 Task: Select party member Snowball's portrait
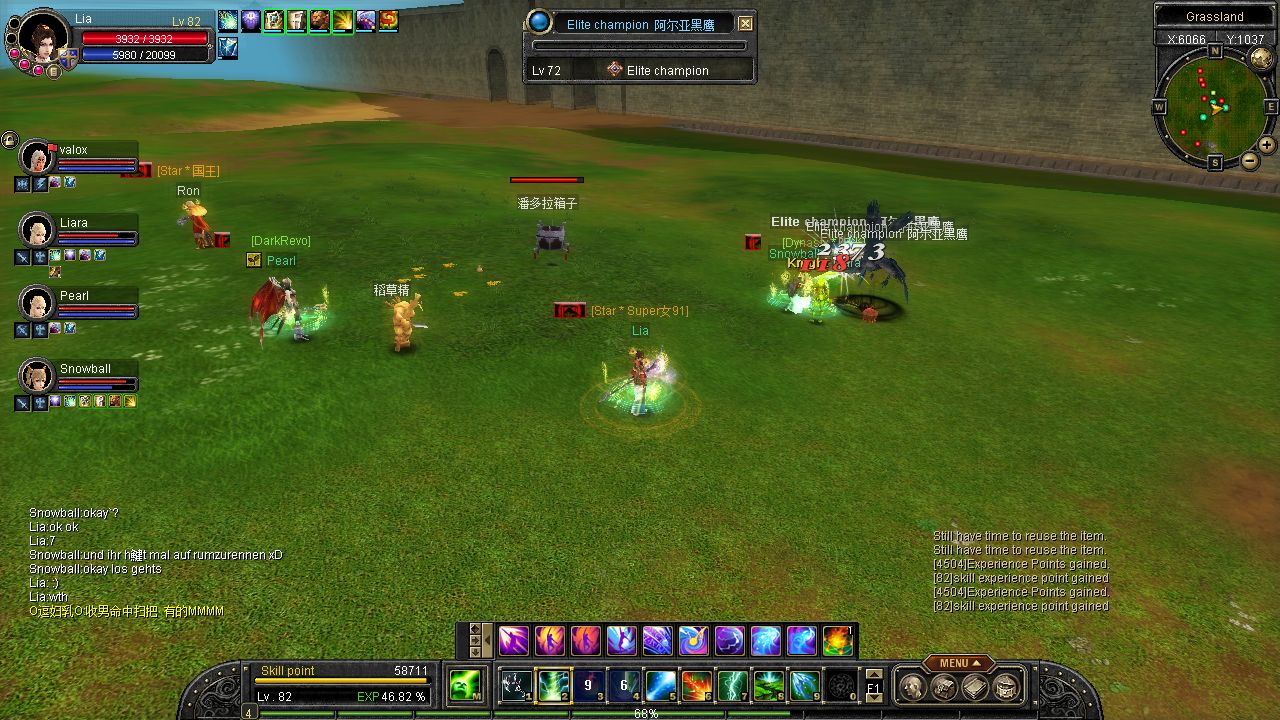point(37,376)
